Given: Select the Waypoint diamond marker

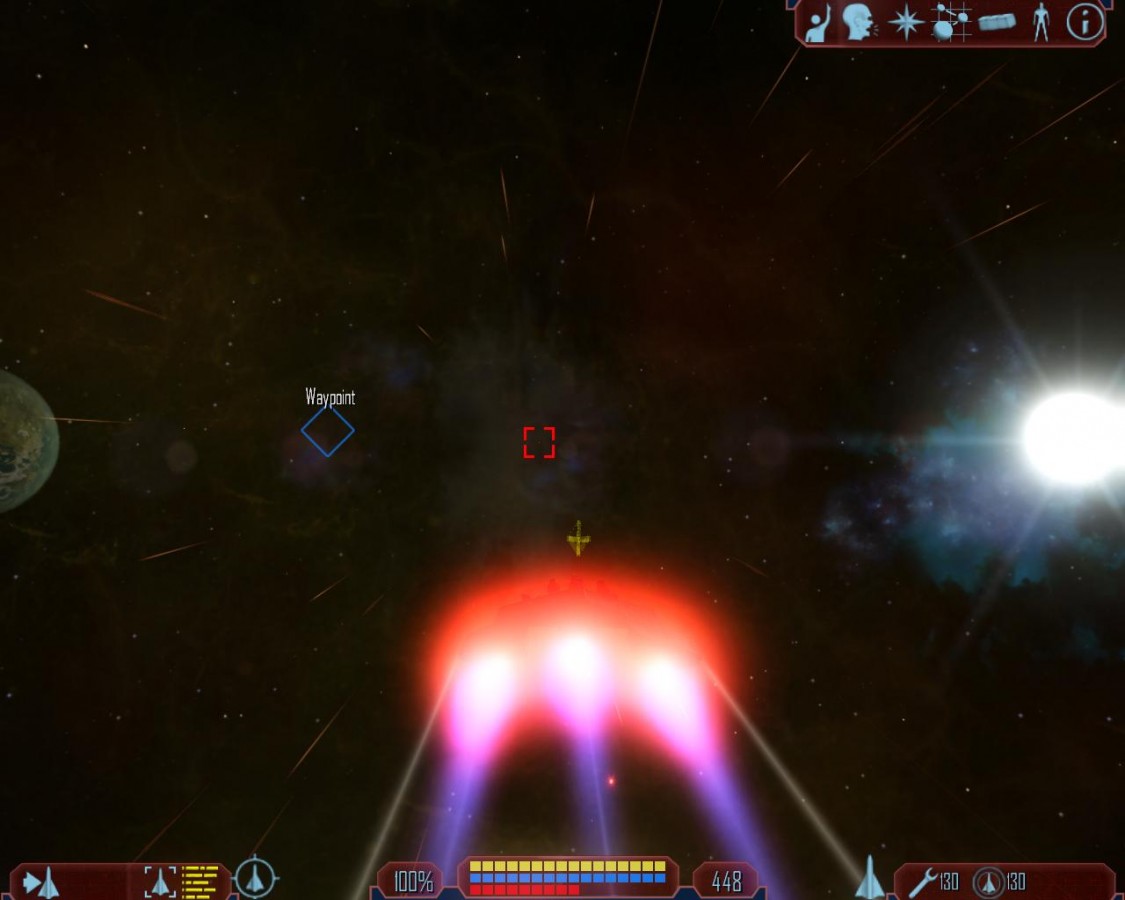Looking at the screenshot, I should 328,431.
